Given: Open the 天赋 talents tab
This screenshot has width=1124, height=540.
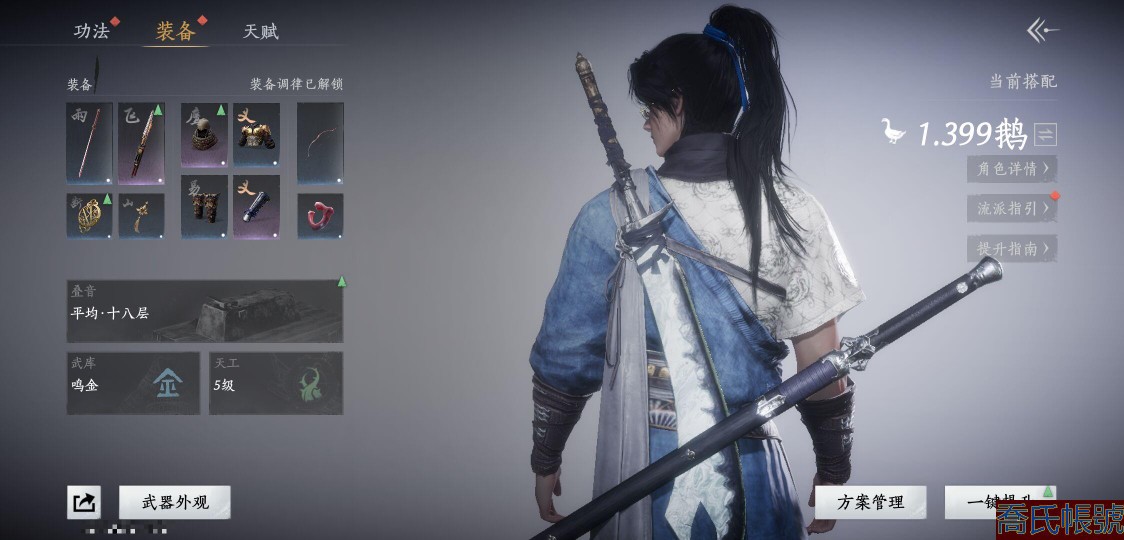Looking at the screenshot, I should (x=260, y=31).
